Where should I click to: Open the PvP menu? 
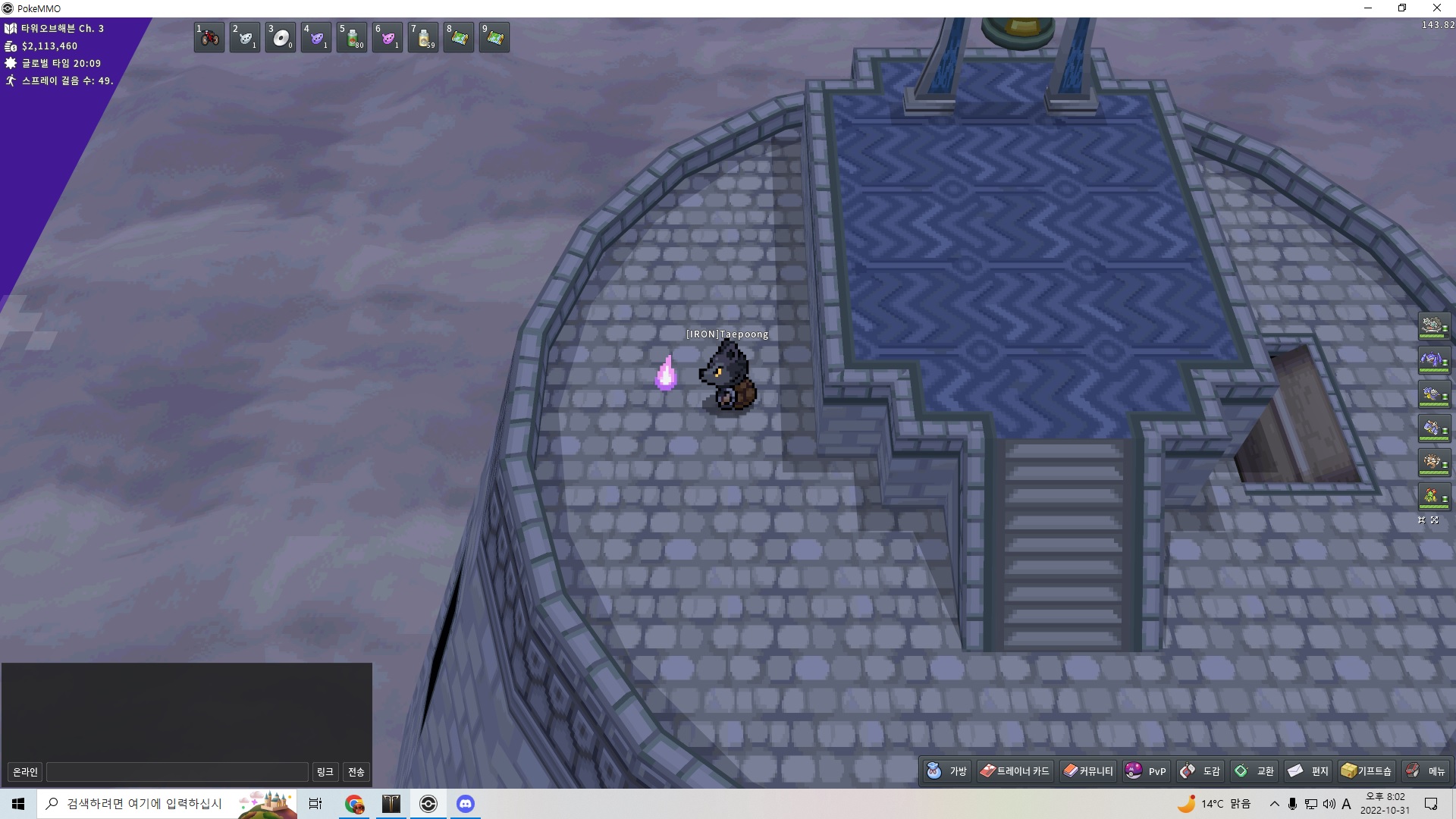tap(1146, 771)
